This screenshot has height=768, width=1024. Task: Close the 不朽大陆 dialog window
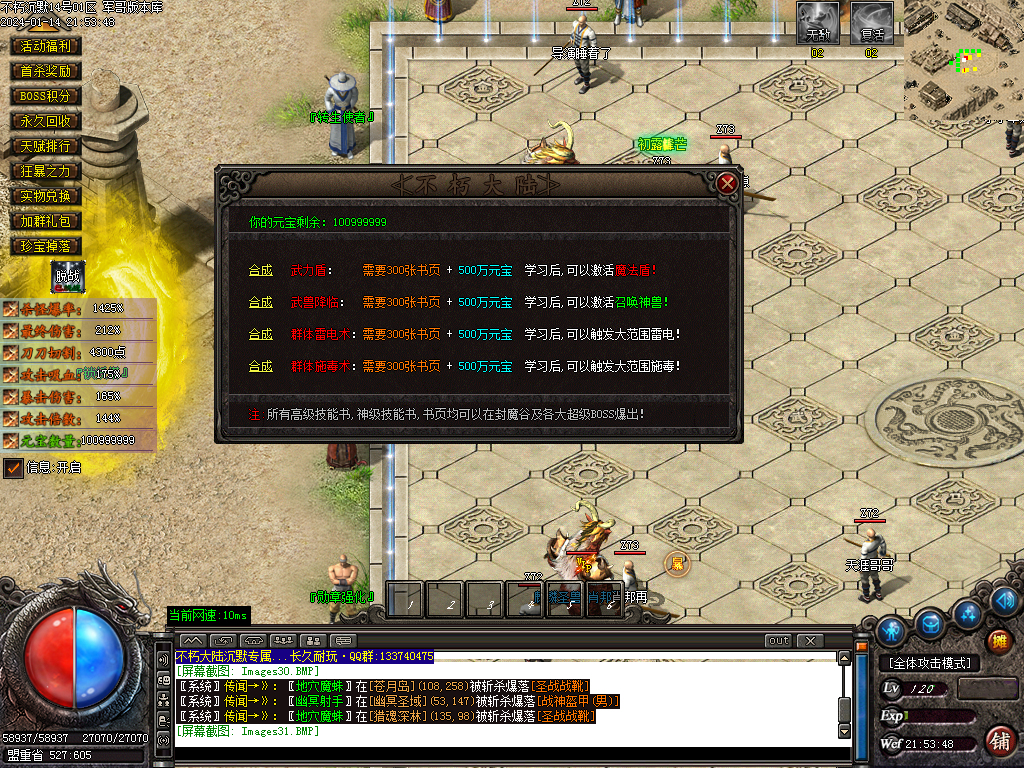click(x=727, y=183)
